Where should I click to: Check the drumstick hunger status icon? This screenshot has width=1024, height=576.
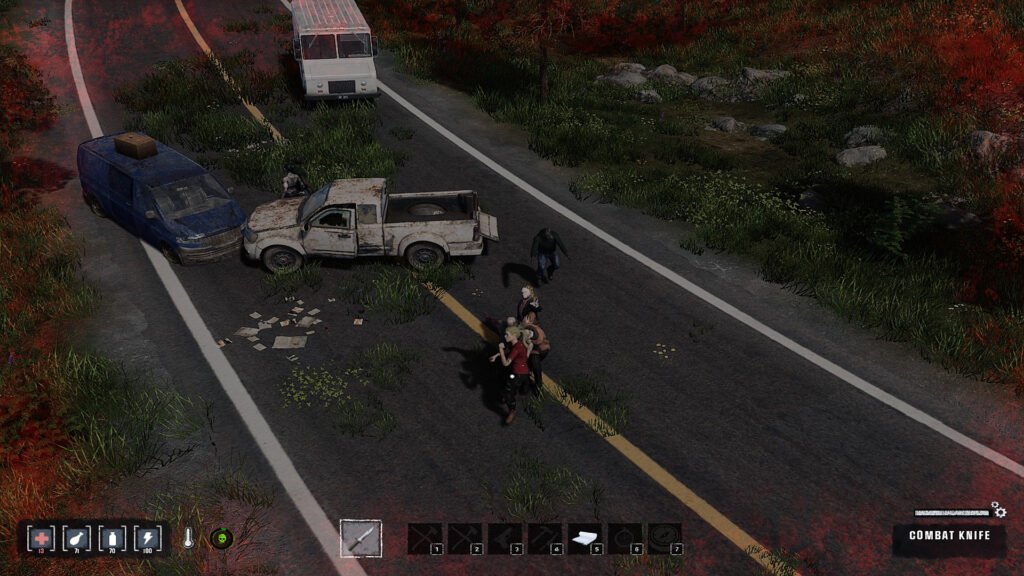[77, 538]
